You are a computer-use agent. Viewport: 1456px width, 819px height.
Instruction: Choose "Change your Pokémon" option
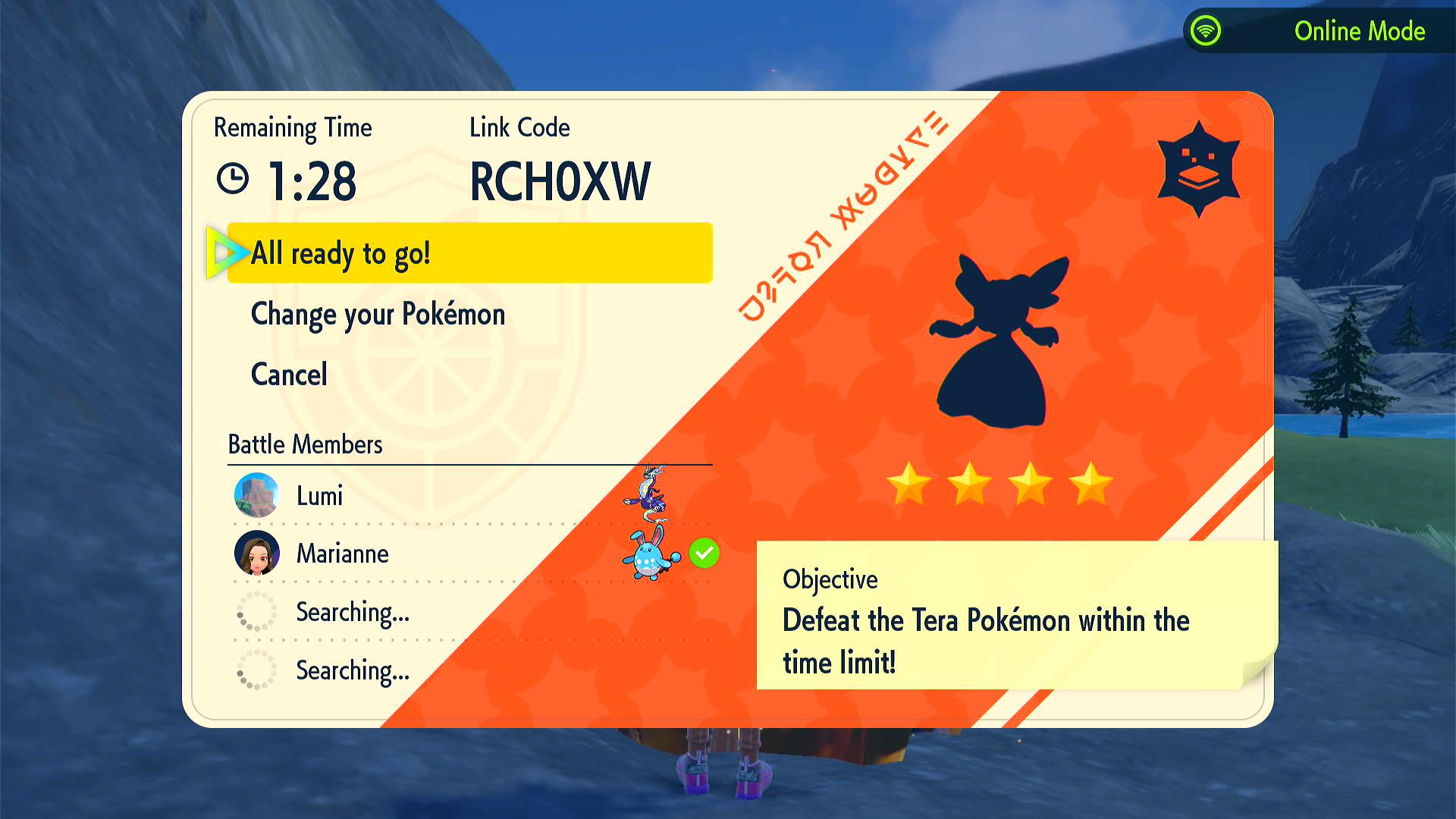click(378, 314)
